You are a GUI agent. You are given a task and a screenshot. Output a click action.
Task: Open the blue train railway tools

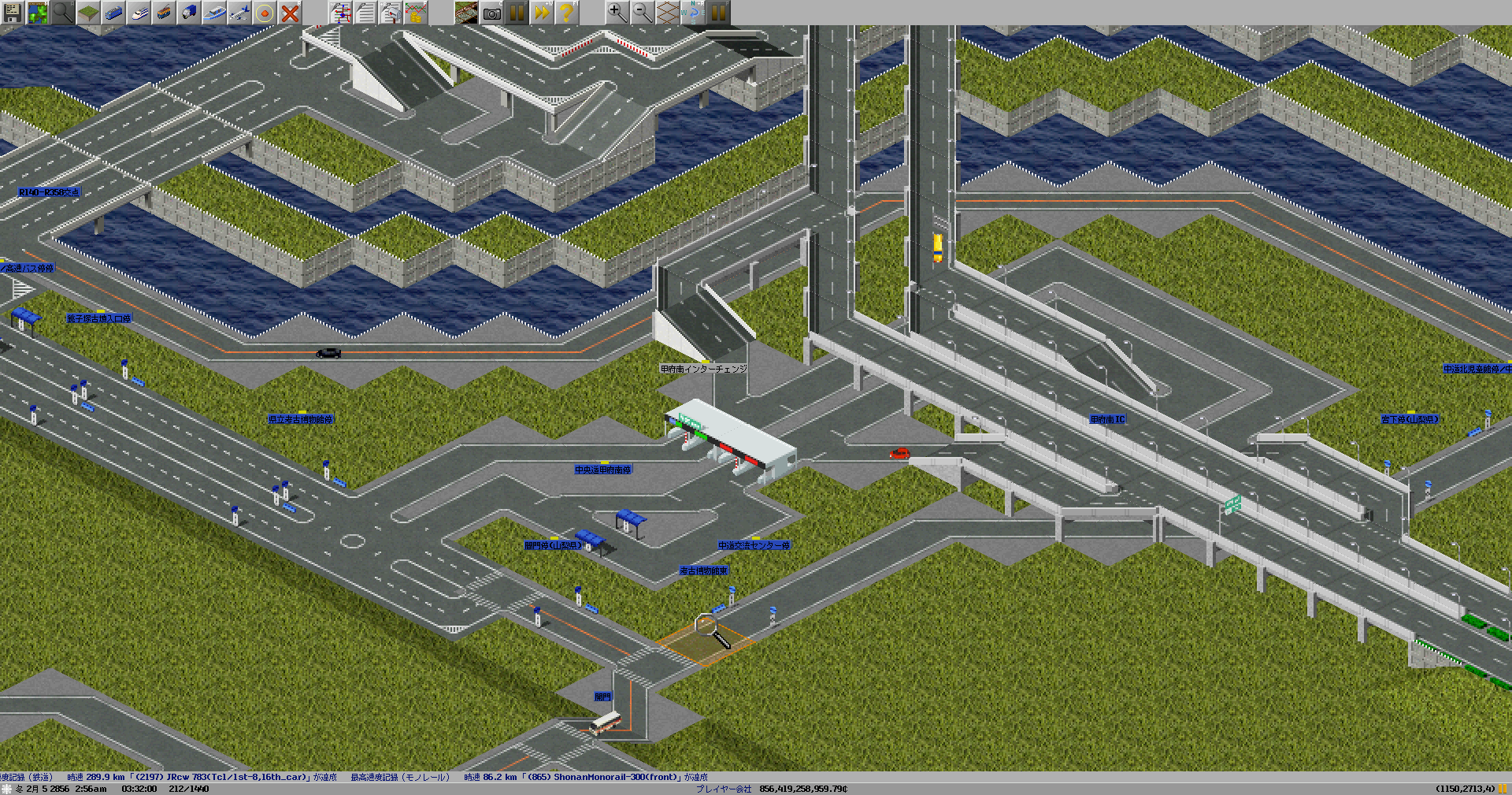click(x=113, y=13)
